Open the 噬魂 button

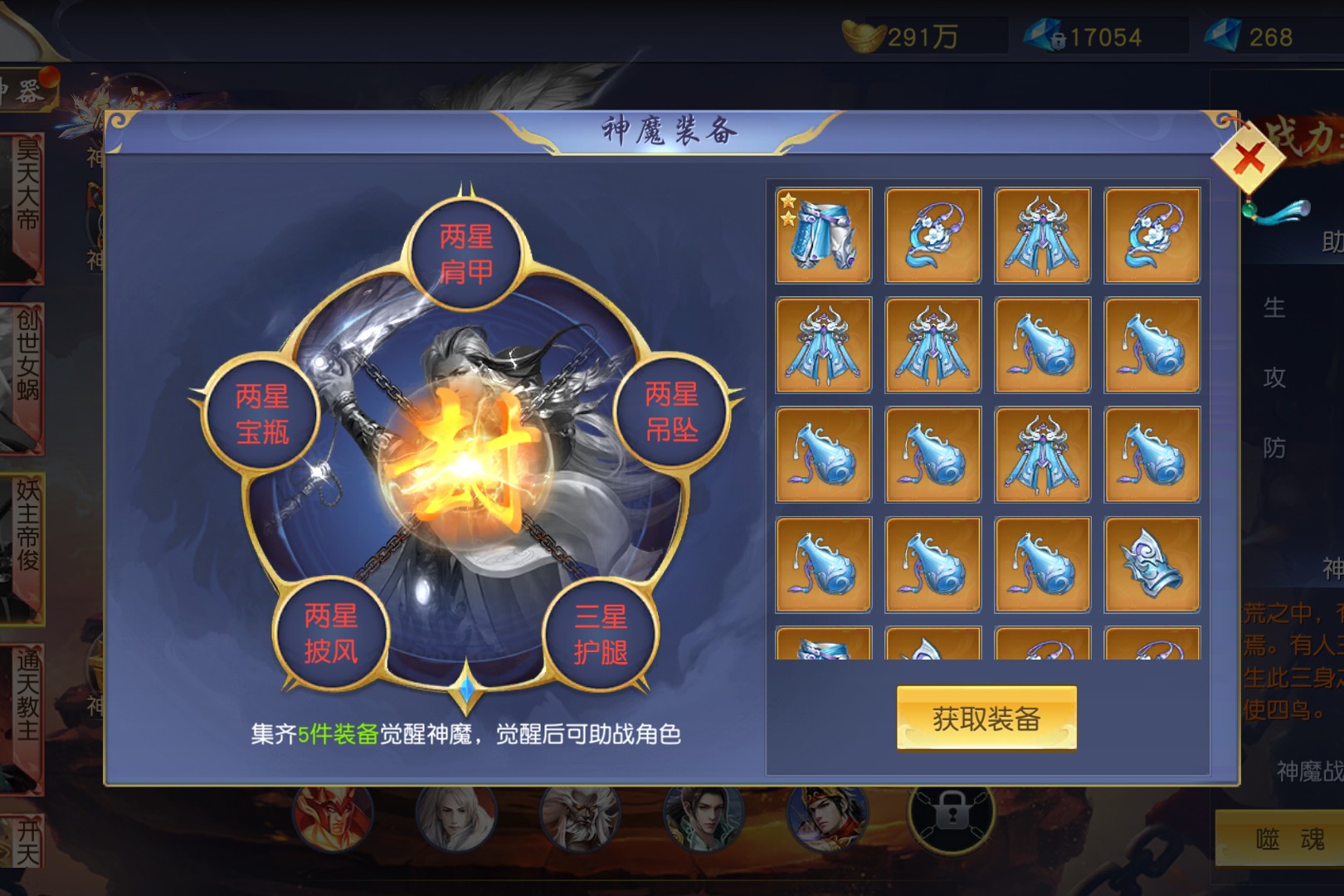coord(1288,840)
